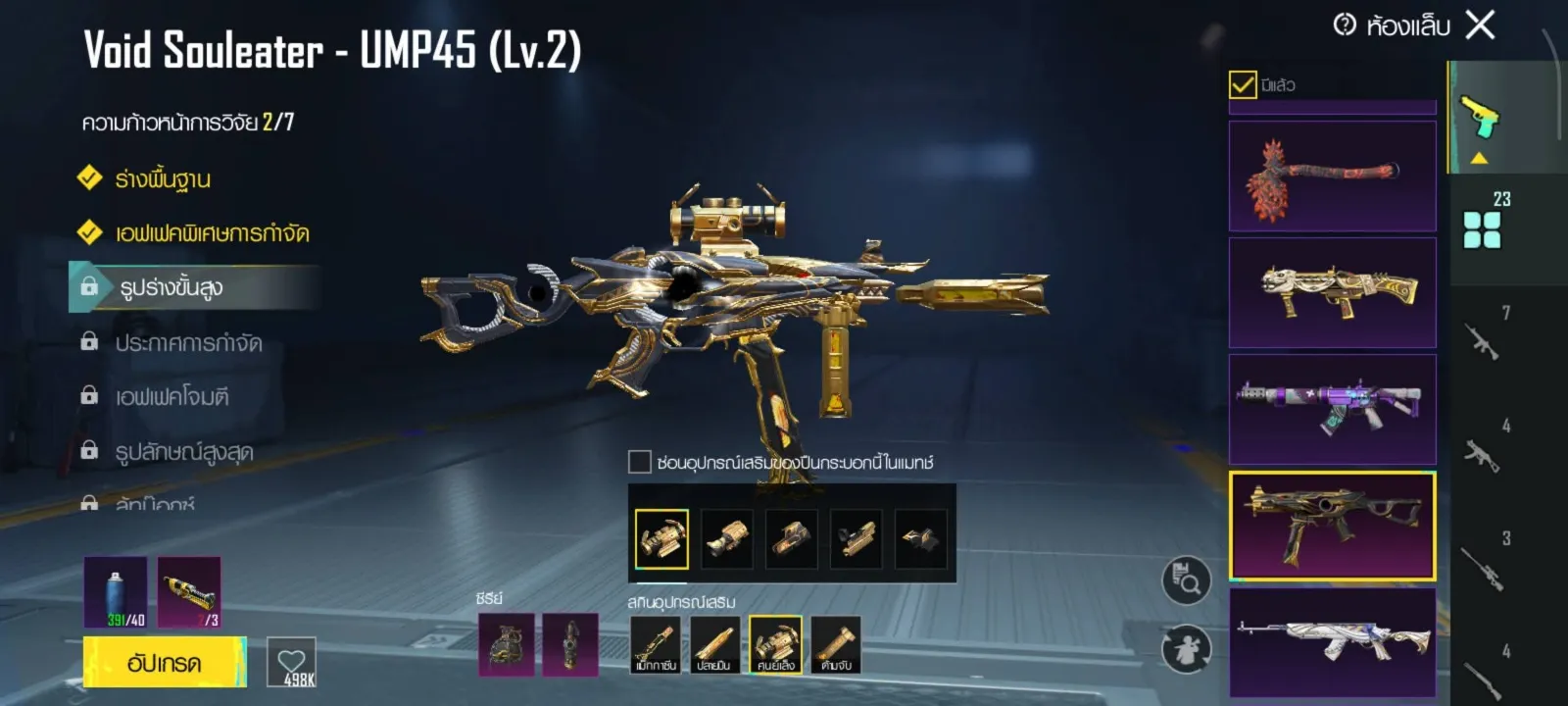Select the magazine attachment skin slot
The width and height of the screenshot is (1568, 706).
pos(655,644)
